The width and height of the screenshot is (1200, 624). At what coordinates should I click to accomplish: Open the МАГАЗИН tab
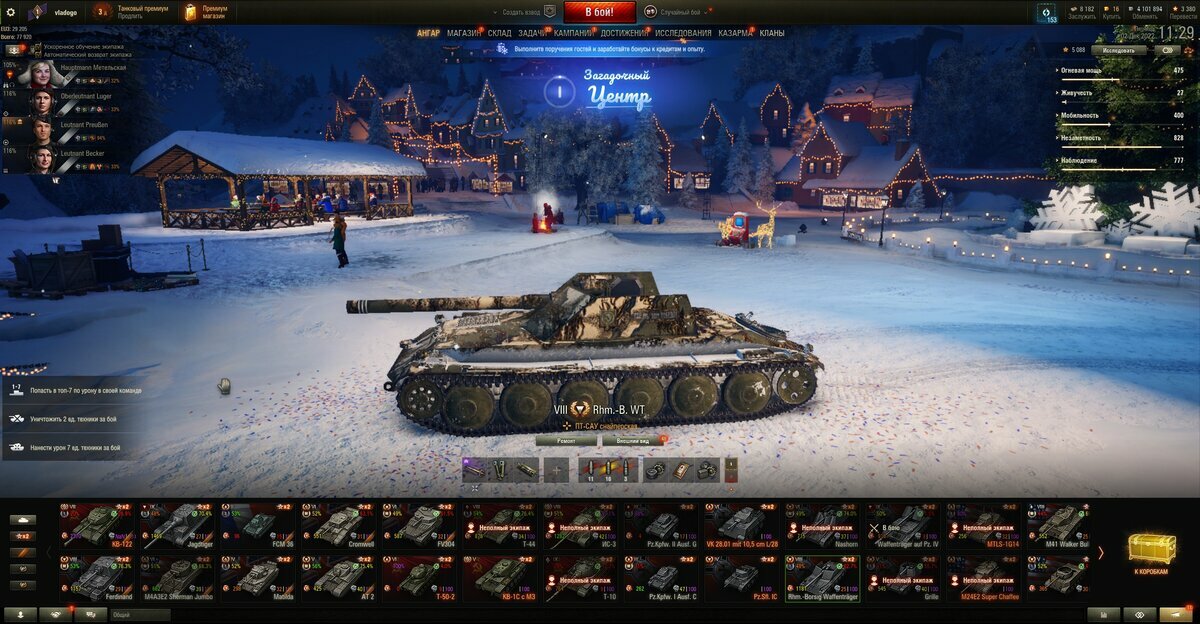(463, 33)
